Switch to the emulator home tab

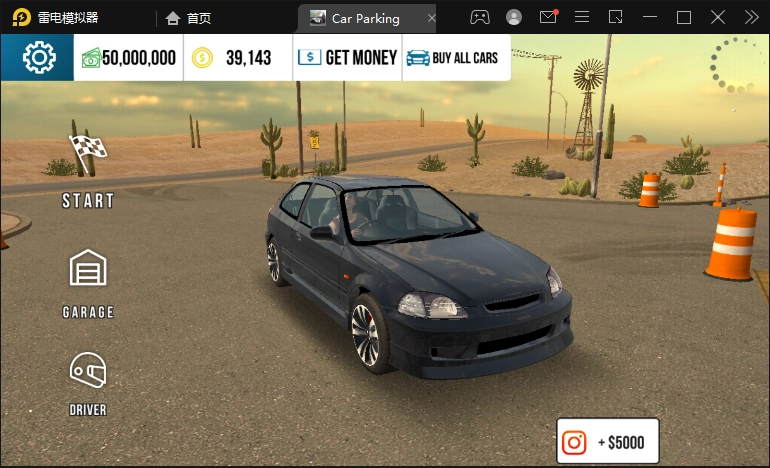(x=189, y=18)
